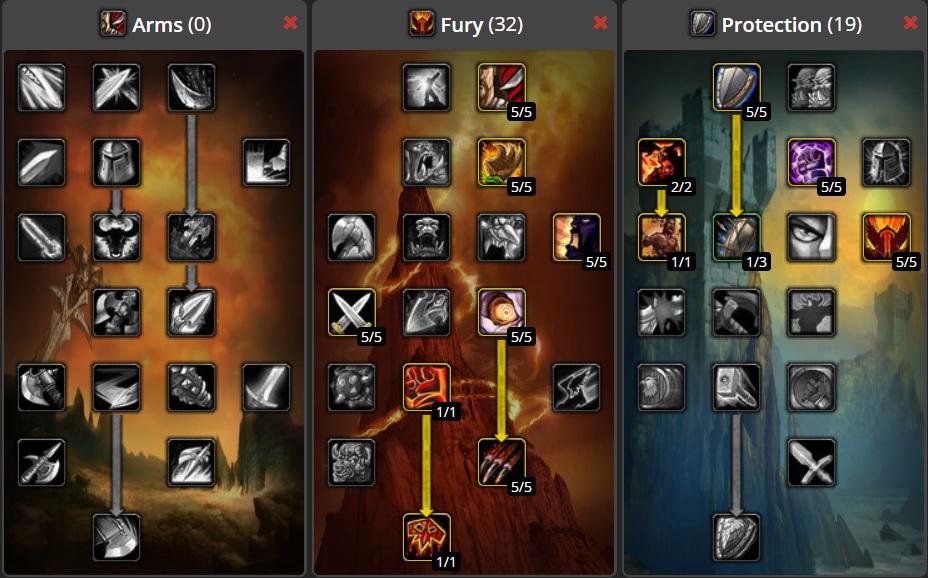This screenshot has width=928, height=578.
Task: Click the Death Wish talent
Action: tap(427, 387)
